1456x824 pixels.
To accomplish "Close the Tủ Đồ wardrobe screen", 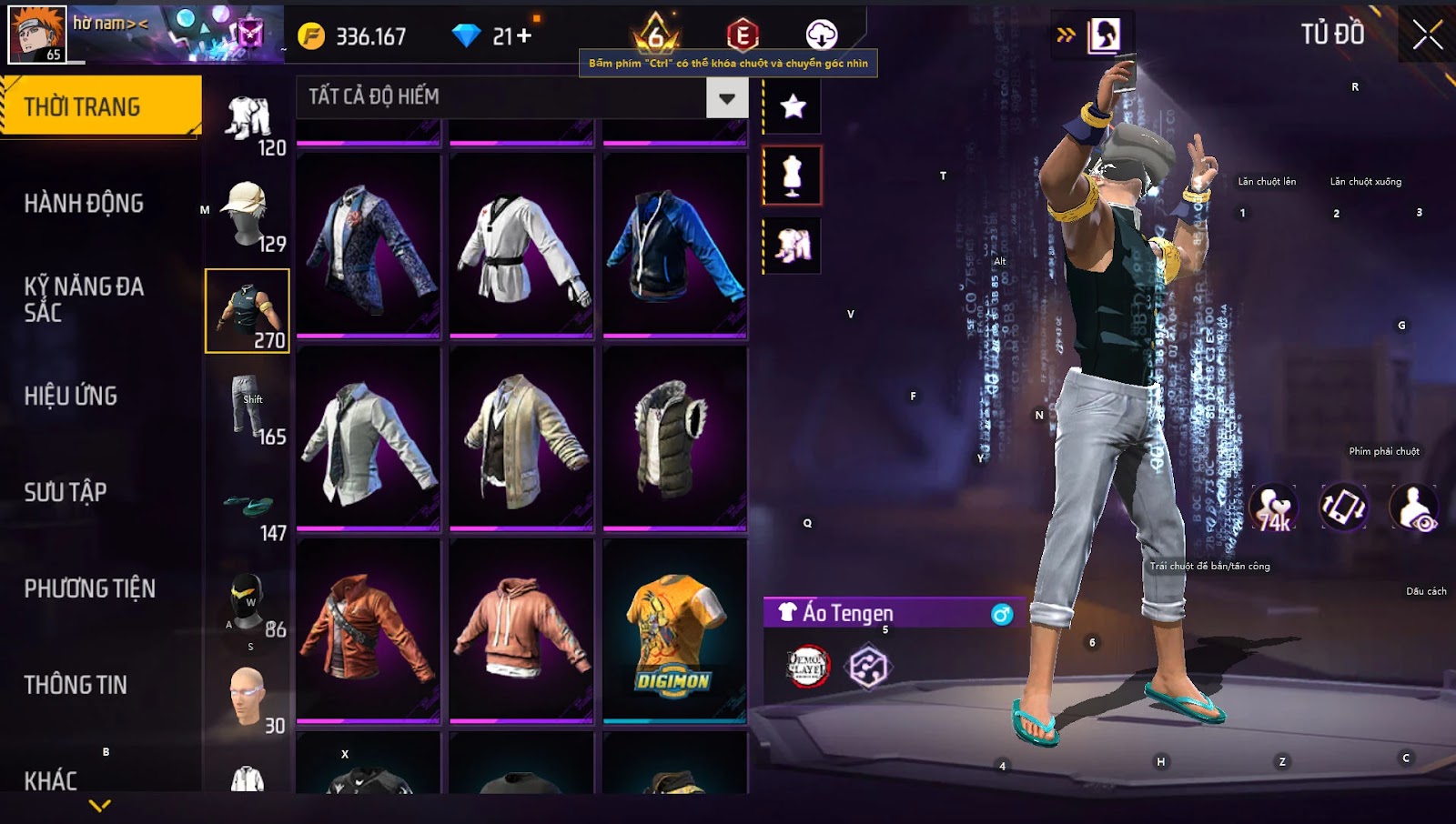I will pyautogui.click(x=1427, y=35).
